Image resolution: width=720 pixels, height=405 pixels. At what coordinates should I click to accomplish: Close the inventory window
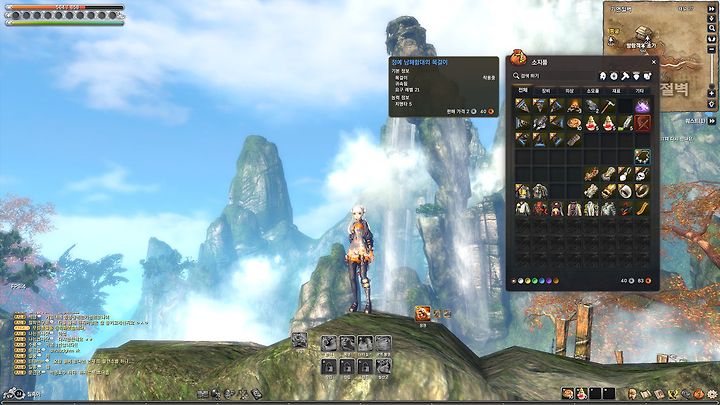654,61
